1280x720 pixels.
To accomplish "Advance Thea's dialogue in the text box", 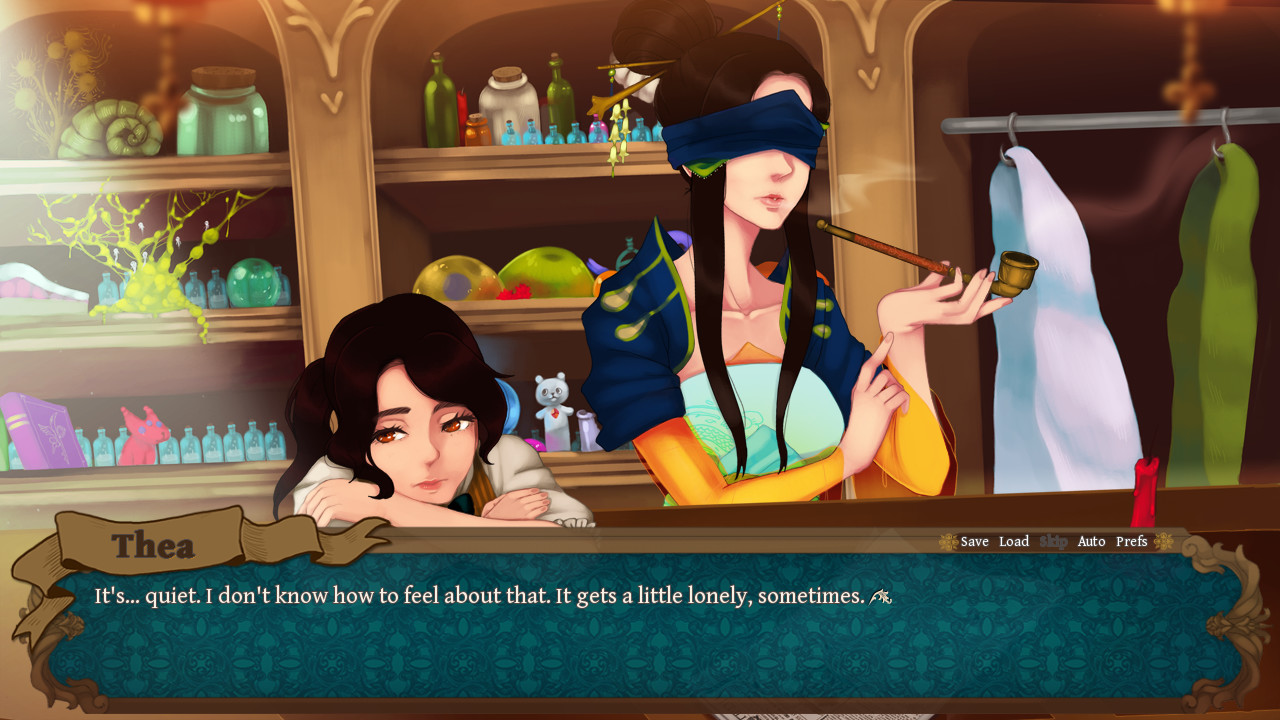I will [640, 630].
